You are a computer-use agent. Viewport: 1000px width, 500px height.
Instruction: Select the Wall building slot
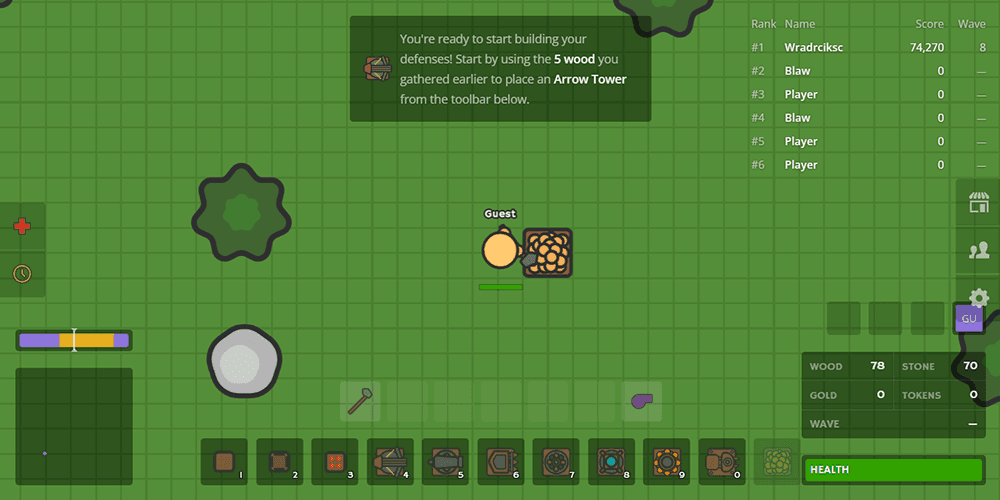click(x=224, y=461)
